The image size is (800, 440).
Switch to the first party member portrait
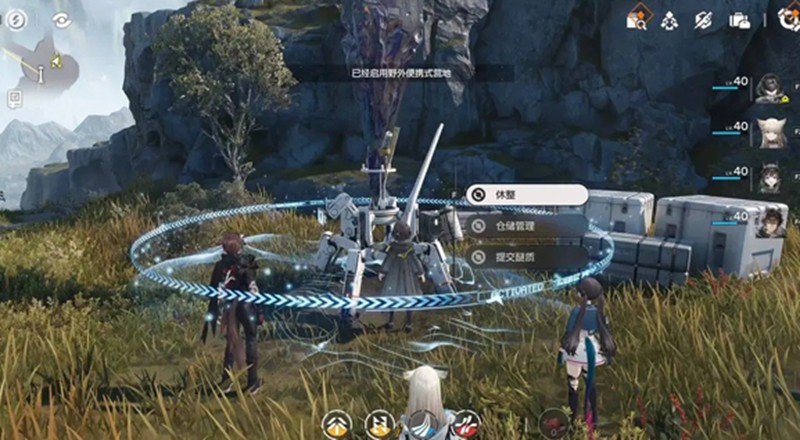pyautogui.click(x=769, y=88)
